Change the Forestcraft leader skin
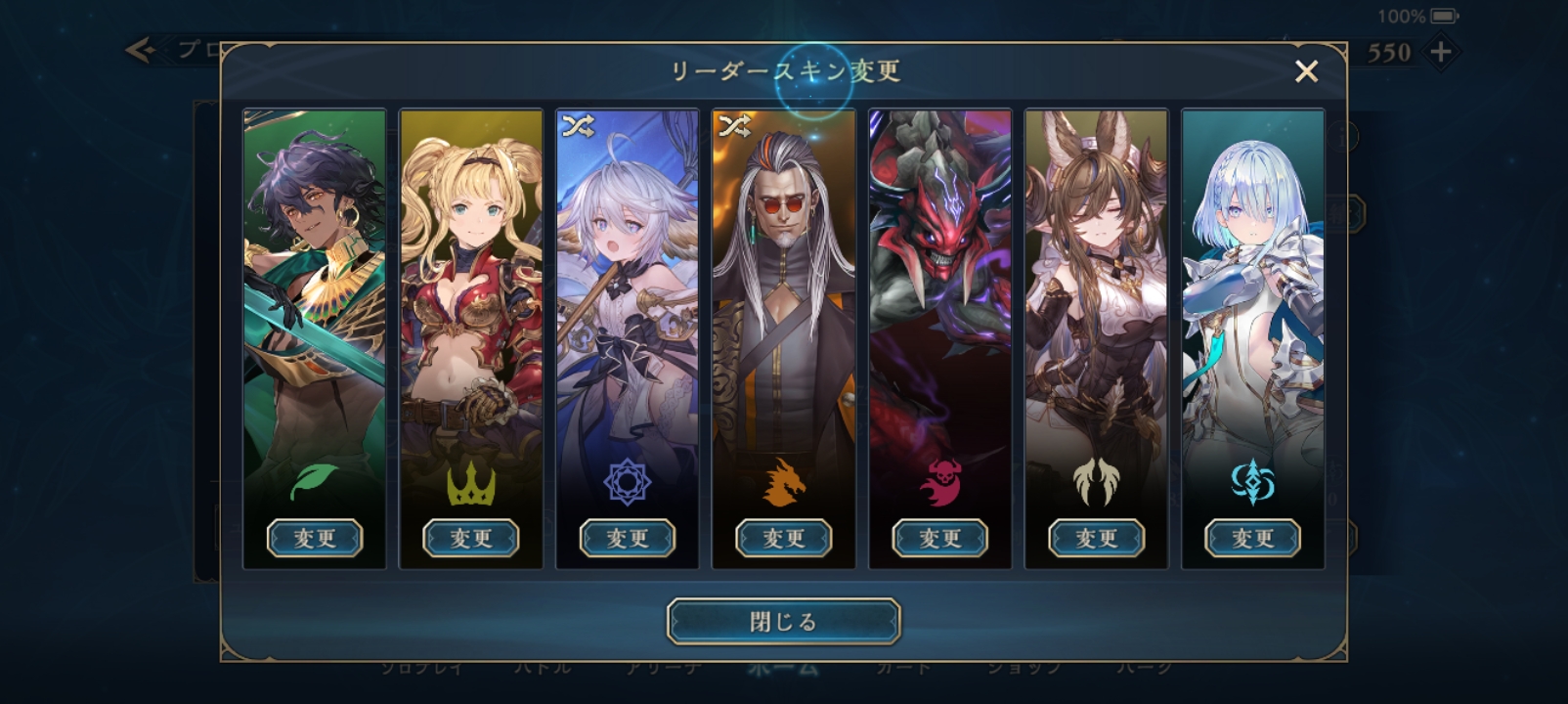 (314, 538)
